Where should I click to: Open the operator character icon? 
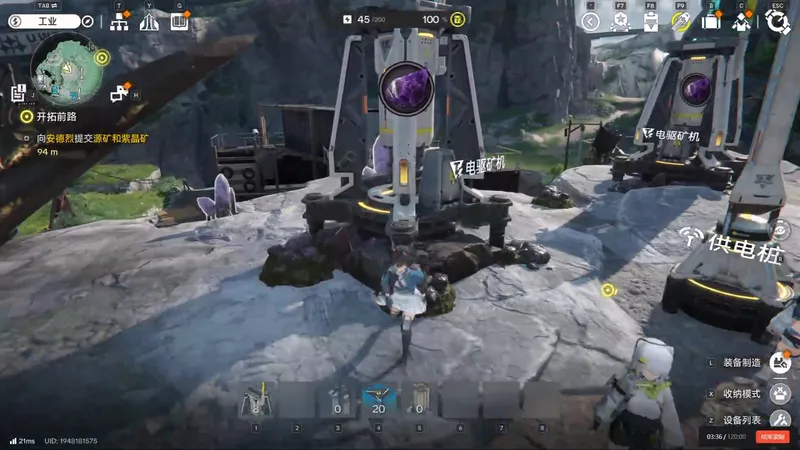pos(742,22)
